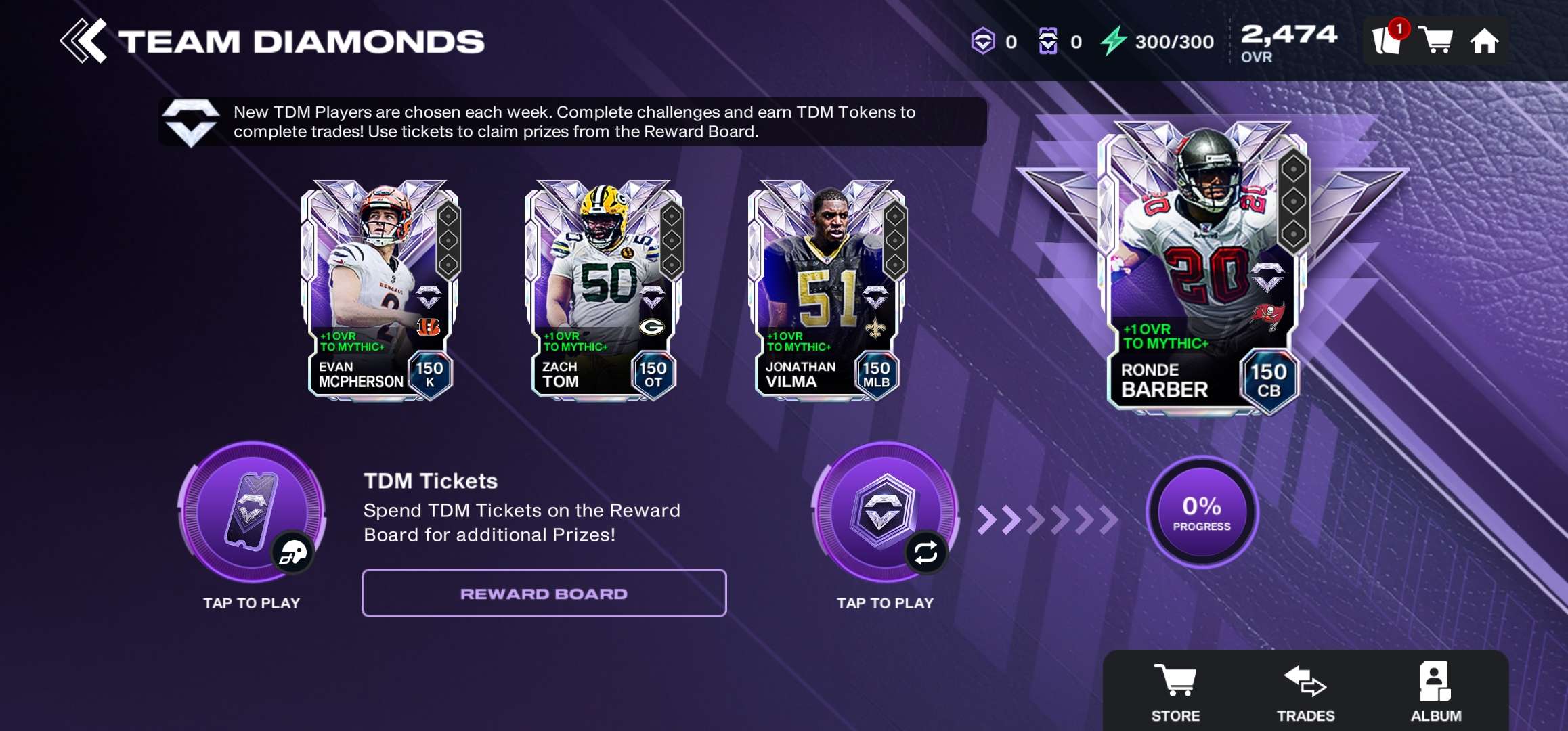Tap the TDM Tickets play circle
Image resolution: width=1568 pixels, height=731 pixels.
[x=251, y=512]
